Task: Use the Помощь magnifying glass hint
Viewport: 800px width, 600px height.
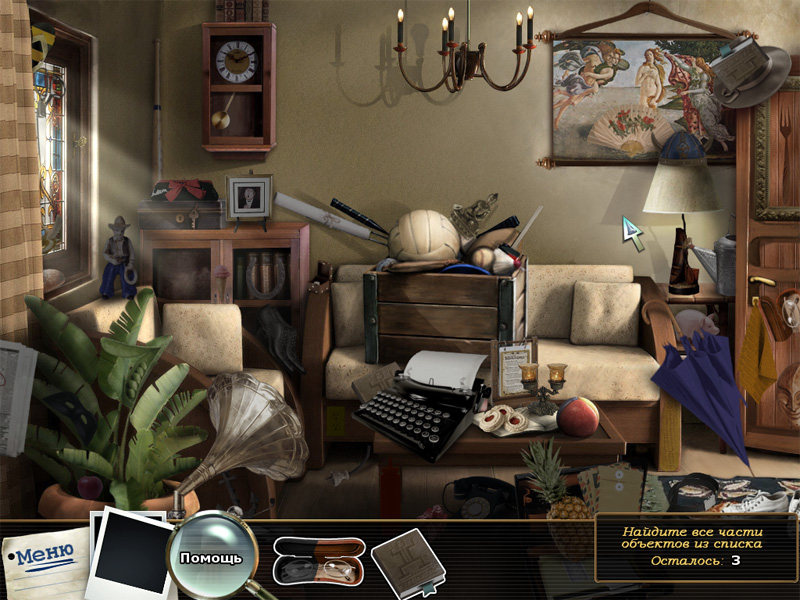Action: click(x=211, y=555)
